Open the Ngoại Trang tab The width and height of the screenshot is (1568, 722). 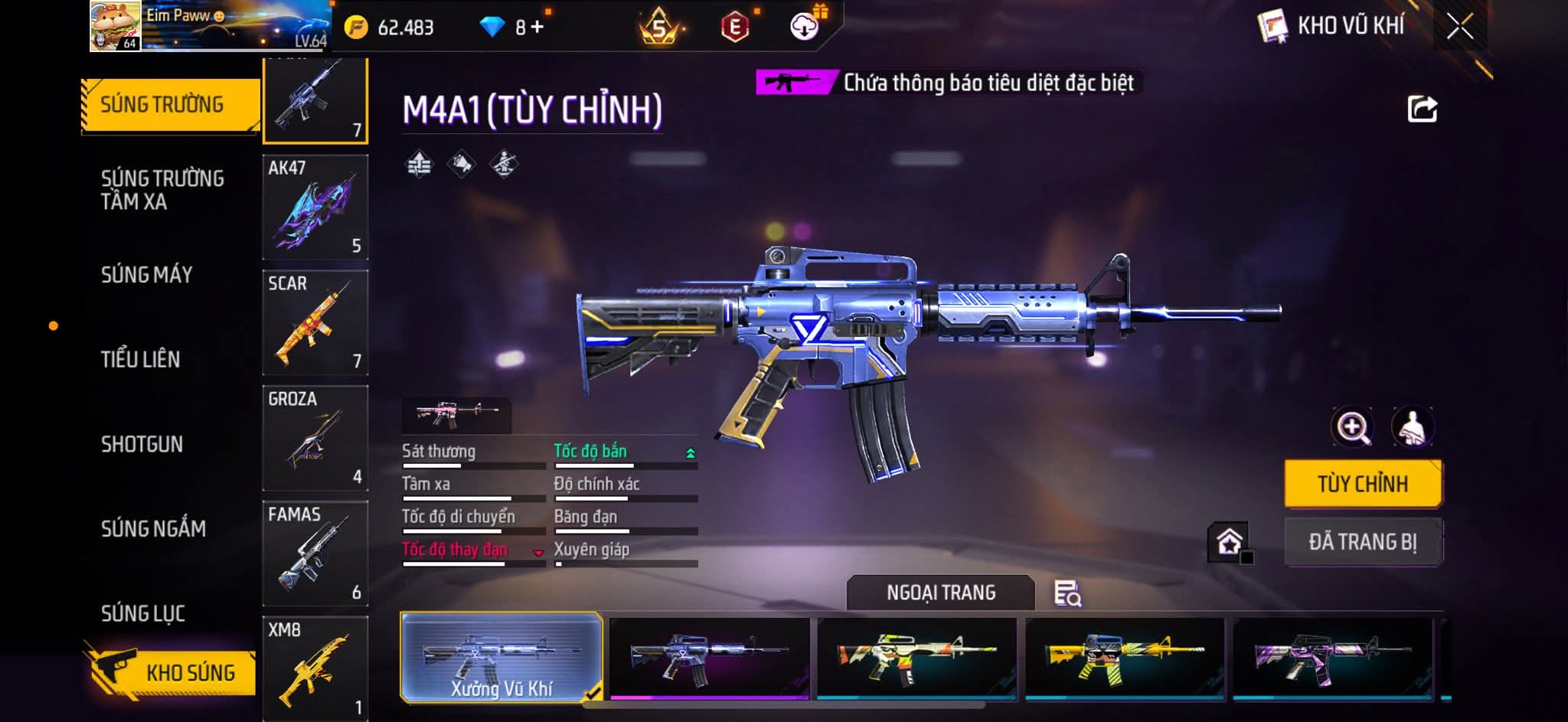[x=940, y=593]
